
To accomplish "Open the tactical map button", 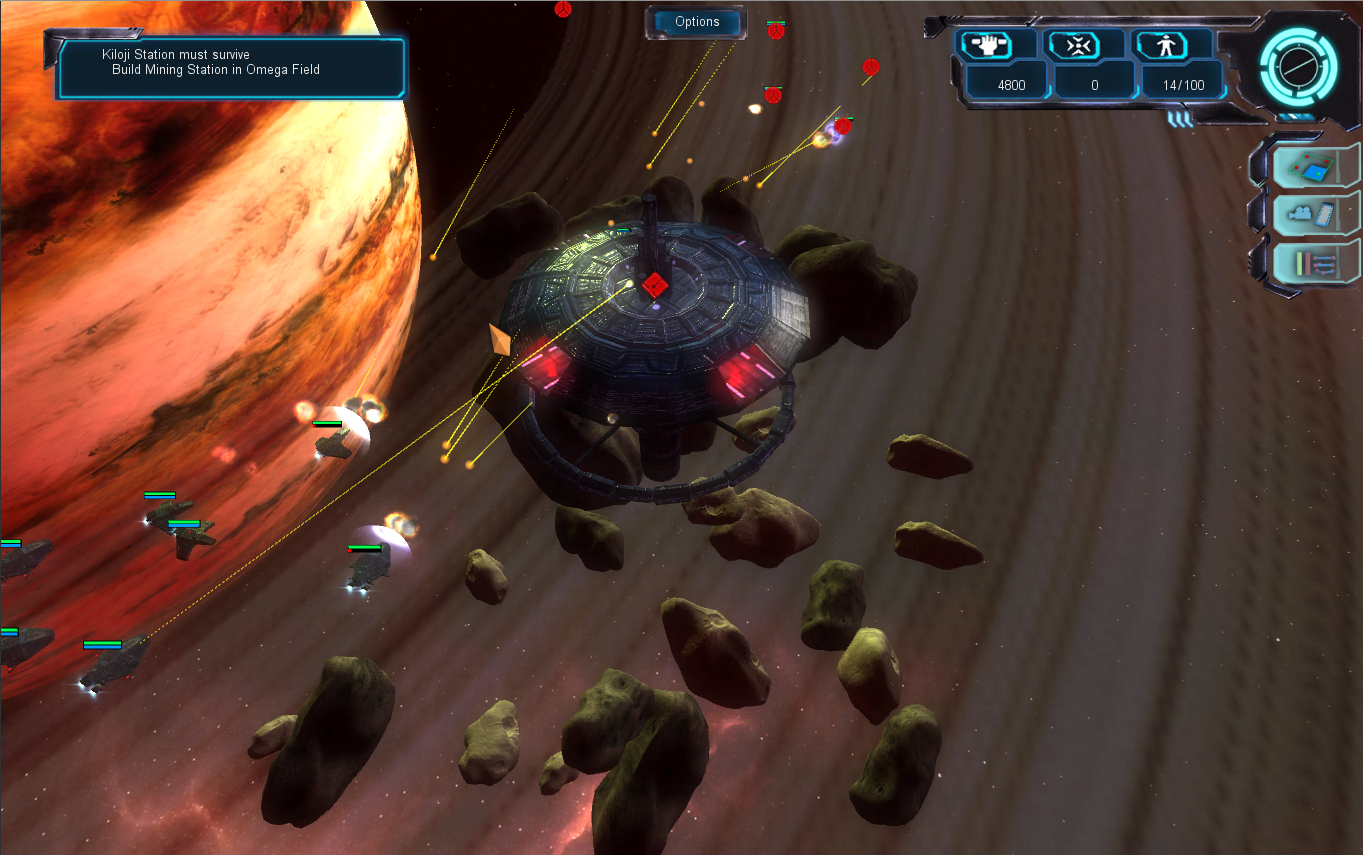I will coord(1312,166).
